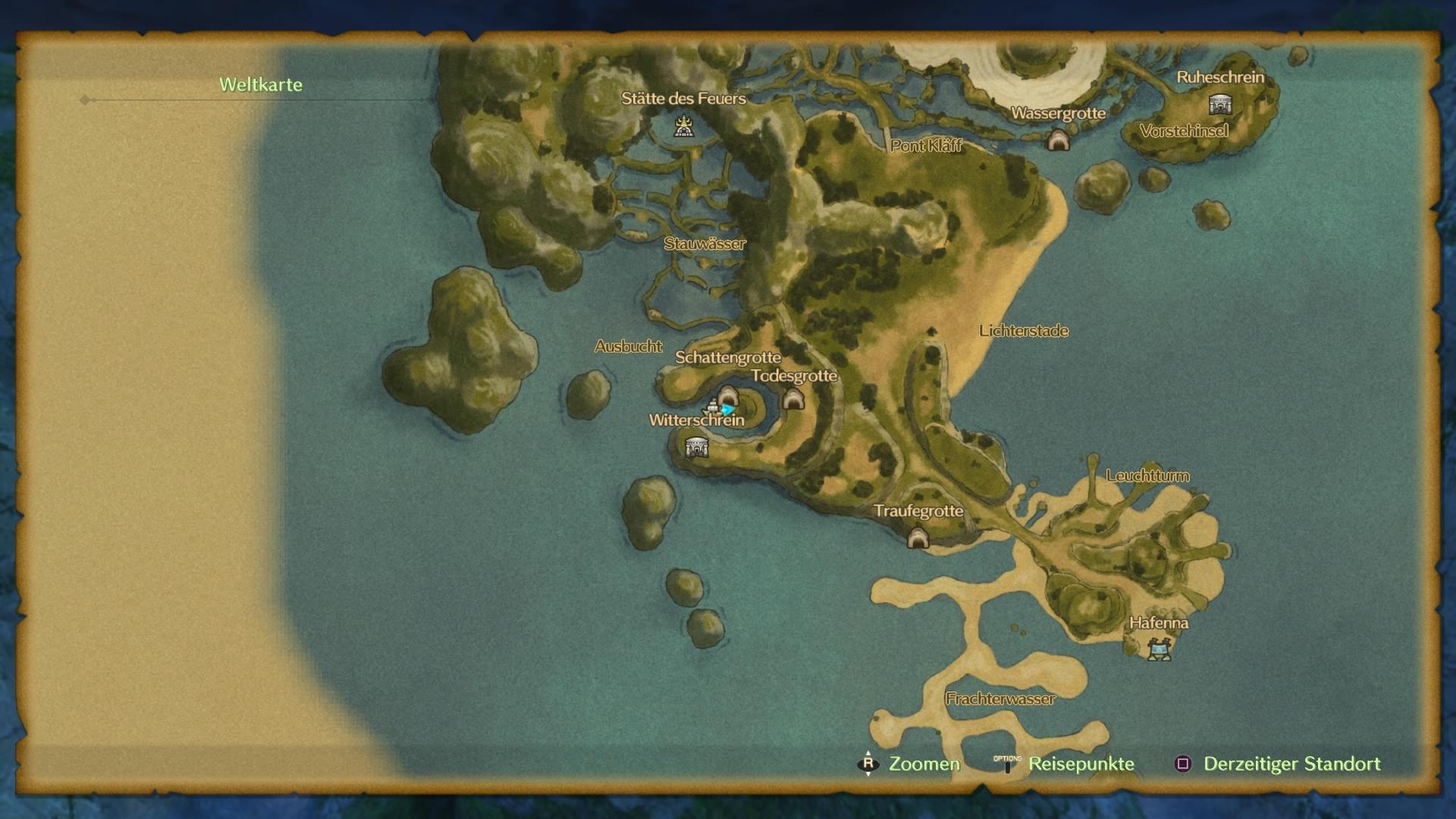Select the Witterschrein shrine icon
Viewport: 1456px width, 819px height.
pyautogui.click(x=696, y=447)
